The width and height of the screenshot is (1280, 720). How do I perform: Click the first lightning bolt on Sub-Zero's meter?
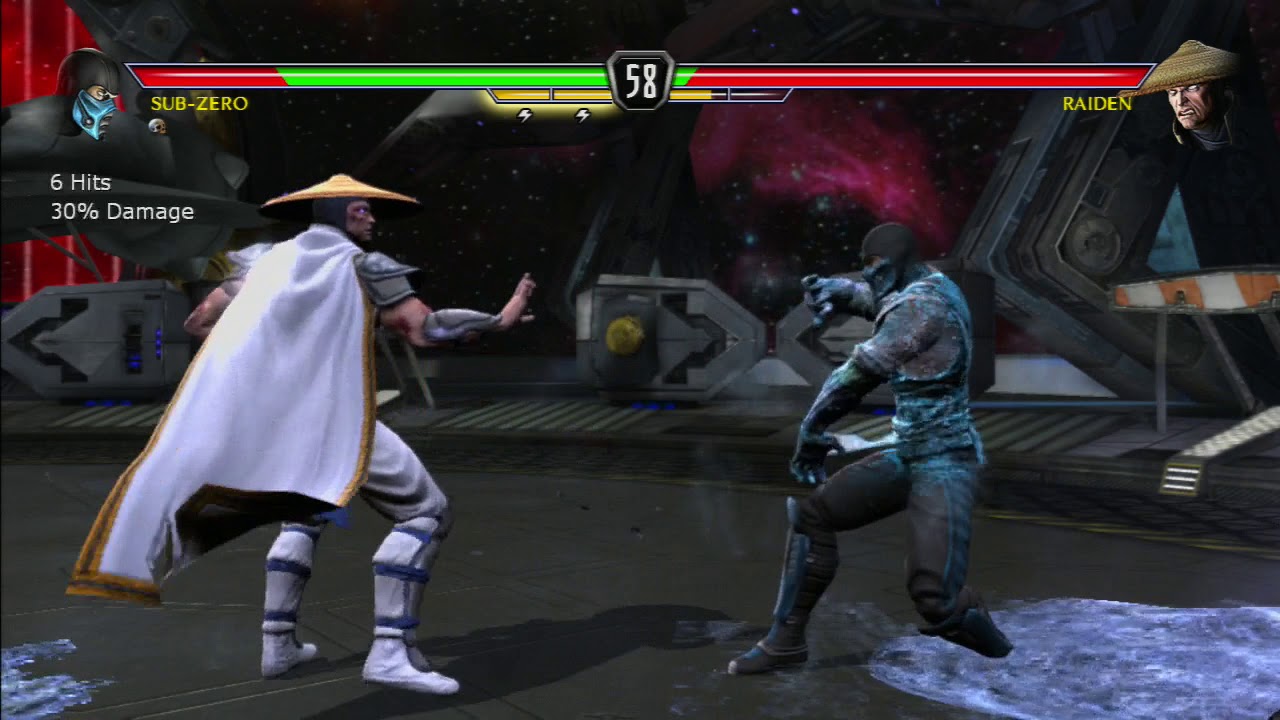point(523,116)
